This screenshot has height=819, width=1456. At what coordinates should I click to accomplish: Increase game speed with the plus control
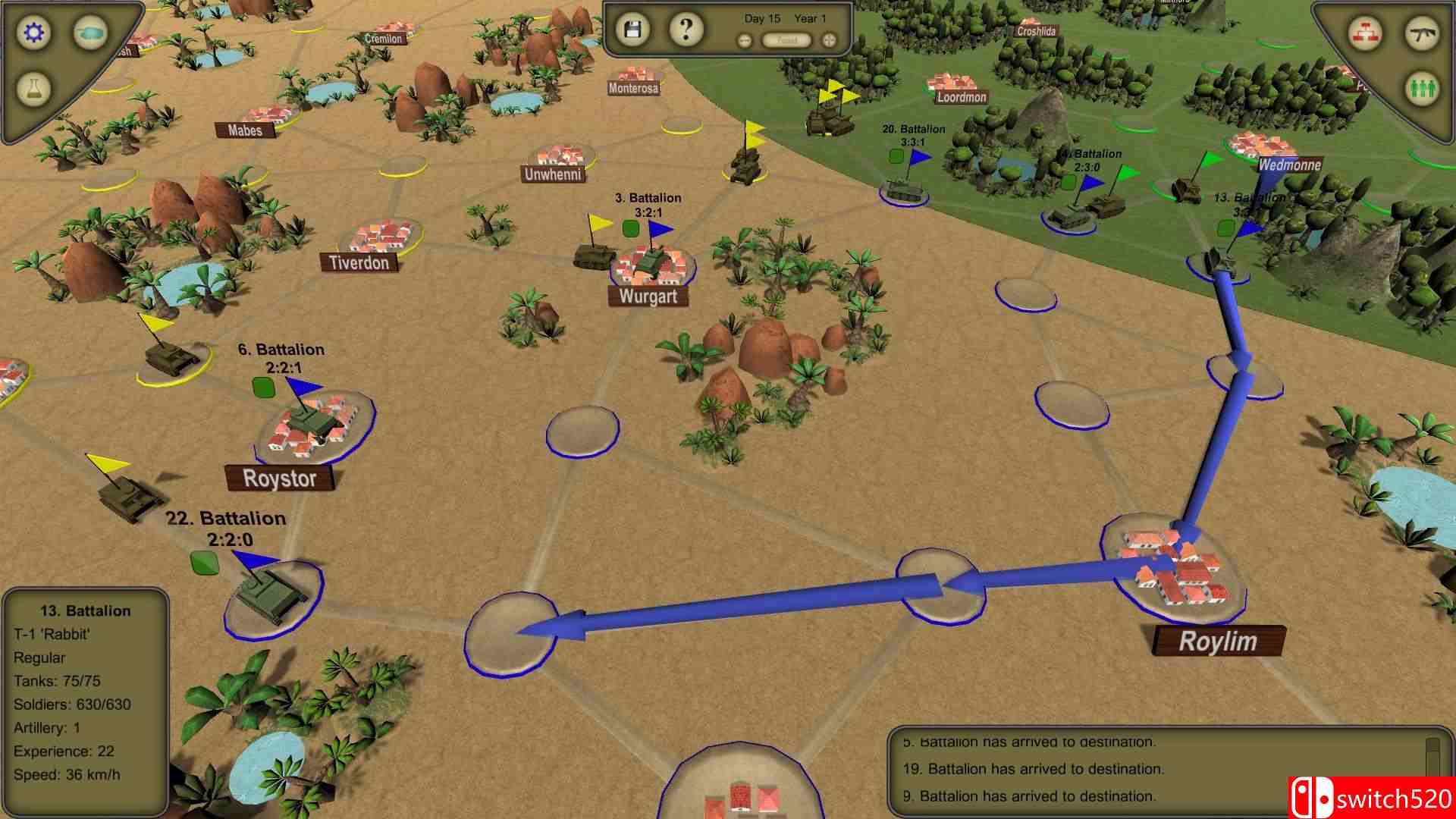[829, 40]
